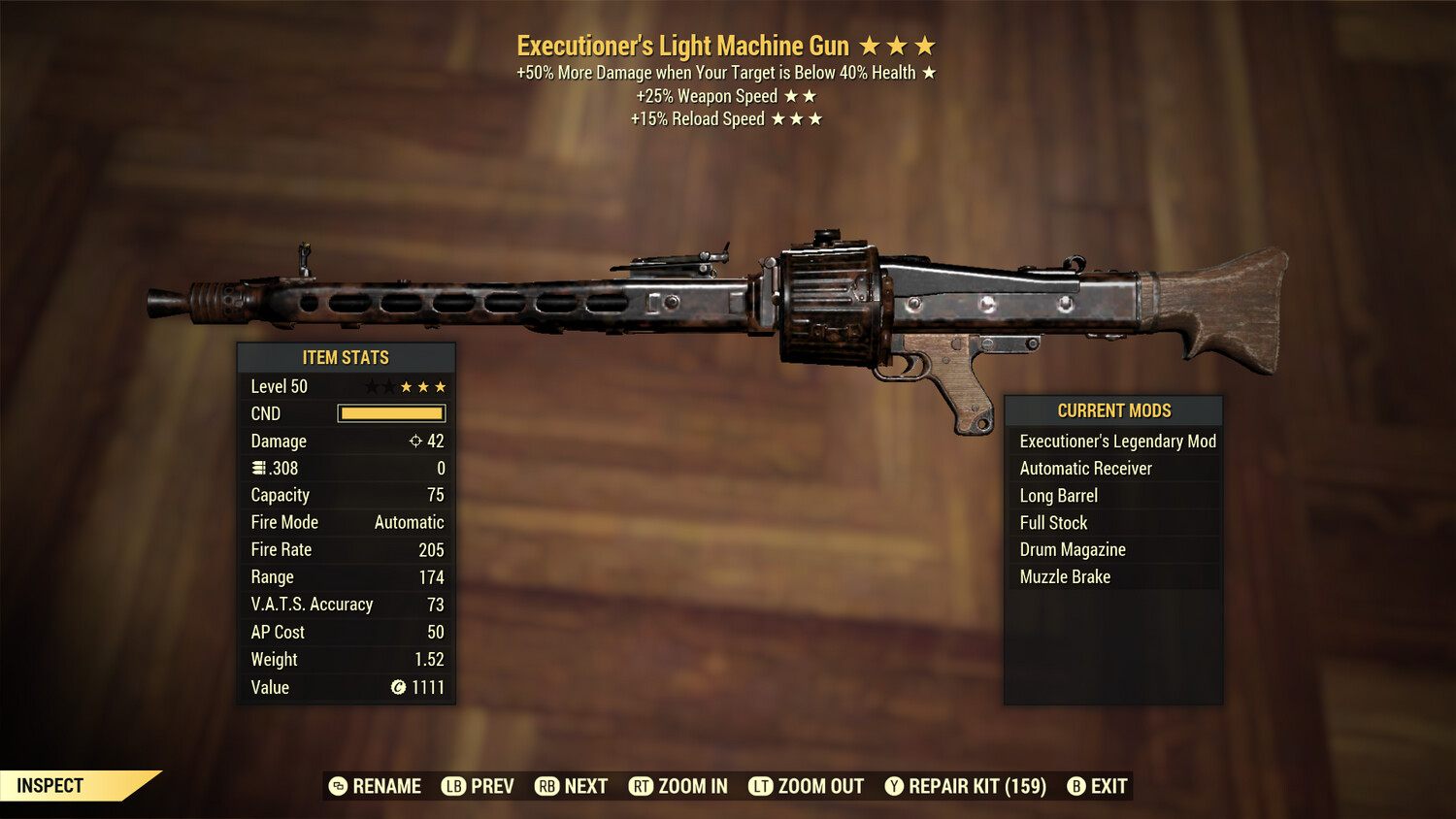Click the LB icon for PREV

(x=452, y=786)
